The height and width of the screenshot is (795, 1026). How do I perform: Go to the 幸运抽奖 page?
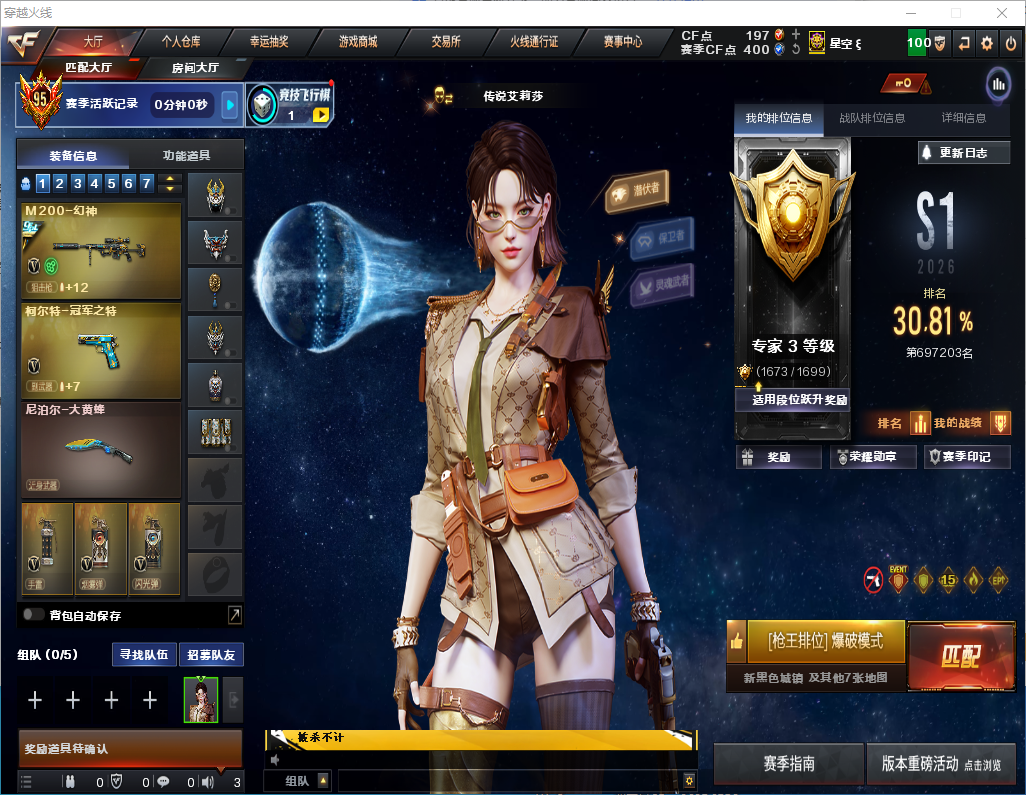[269, 42]
